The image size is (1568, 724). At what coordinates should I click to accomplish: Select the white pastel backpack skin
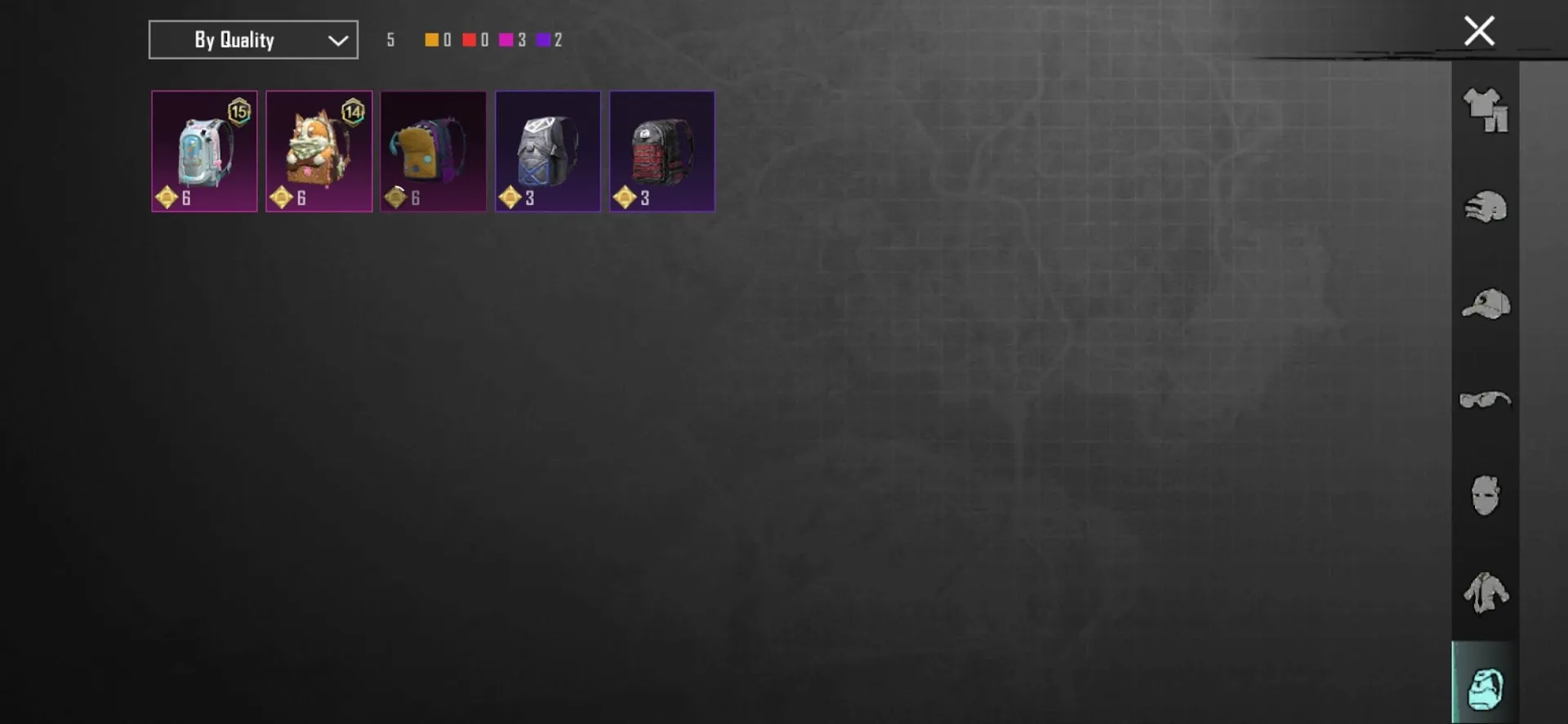tap(204, 151)
